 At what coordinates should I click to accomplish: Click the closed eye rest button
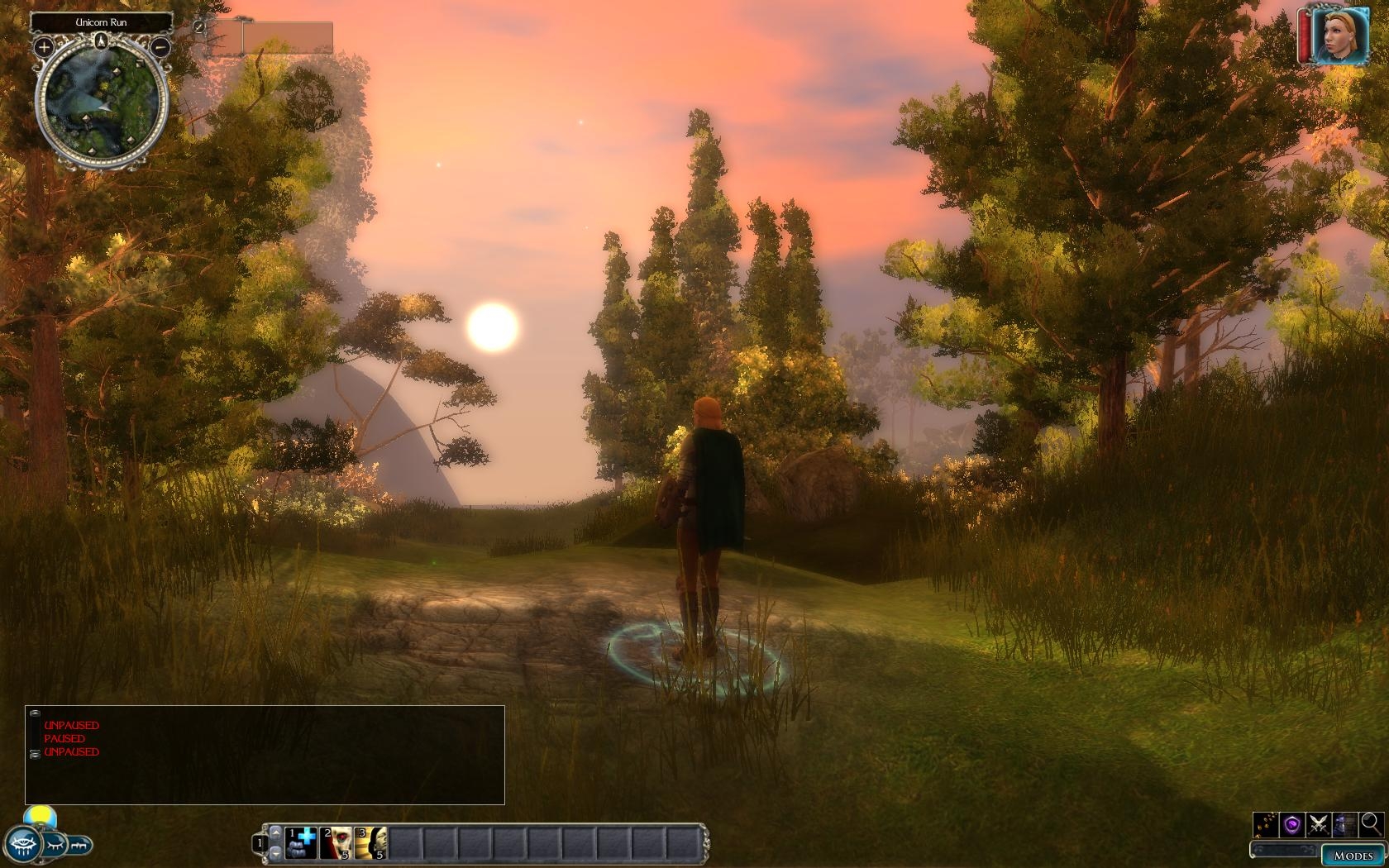(x=54, y=846)
